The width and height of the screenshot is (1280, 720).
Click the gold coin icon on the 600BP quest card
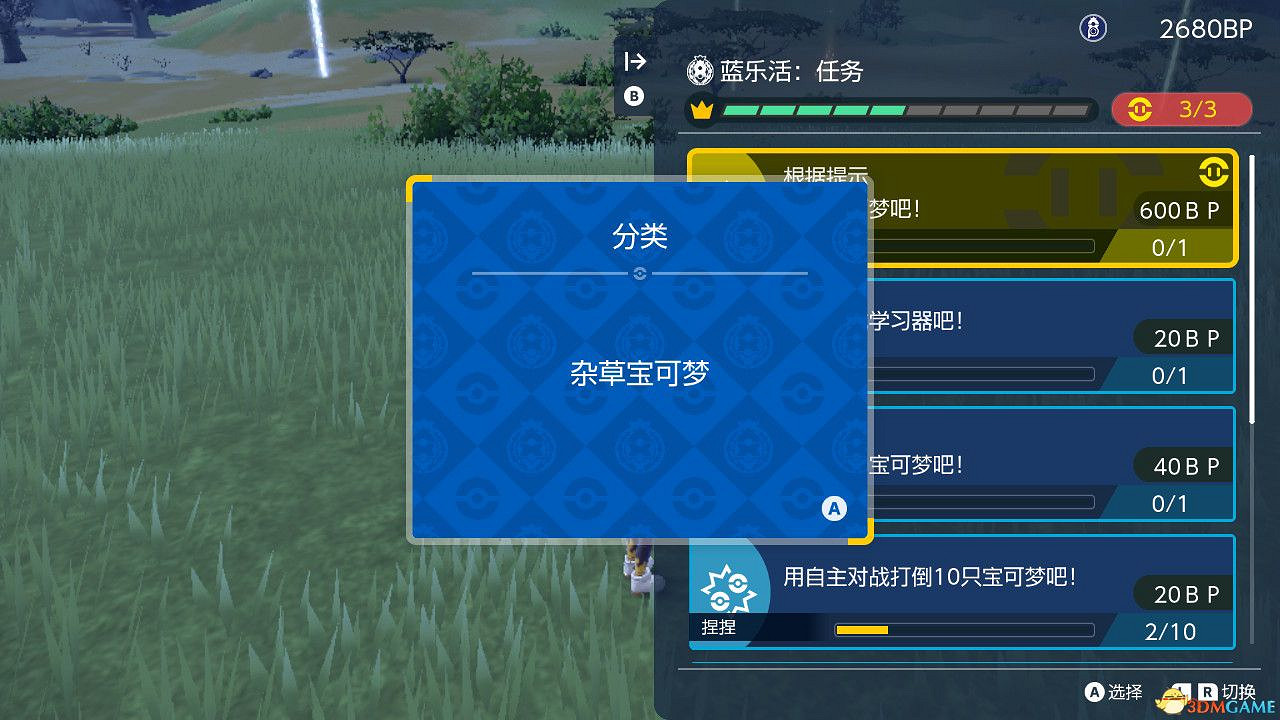click(1214, 172)
